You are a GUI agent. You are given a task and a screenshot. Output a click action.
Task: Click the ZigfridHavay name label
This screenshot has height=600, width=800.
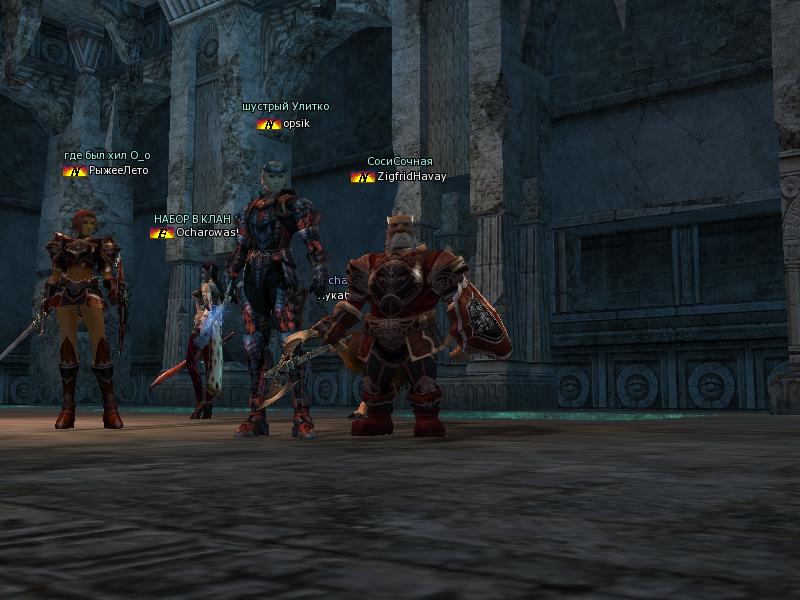[410, 177]
